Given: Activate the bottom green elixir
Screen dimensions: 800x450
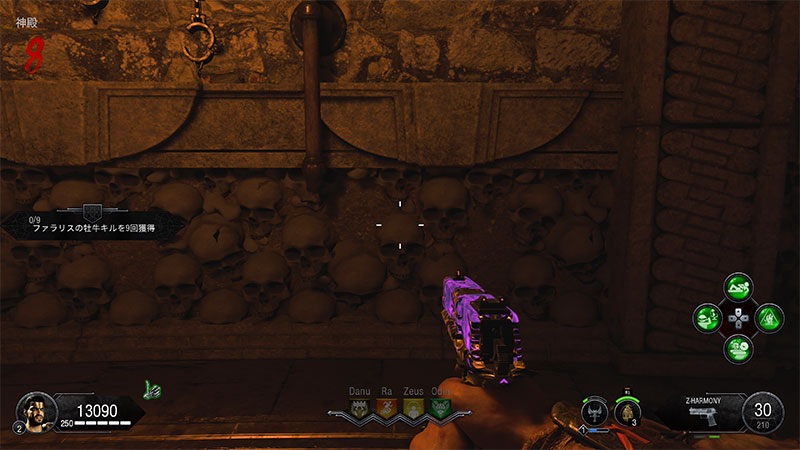Looking at the screenshot, I should pos(737,348).
